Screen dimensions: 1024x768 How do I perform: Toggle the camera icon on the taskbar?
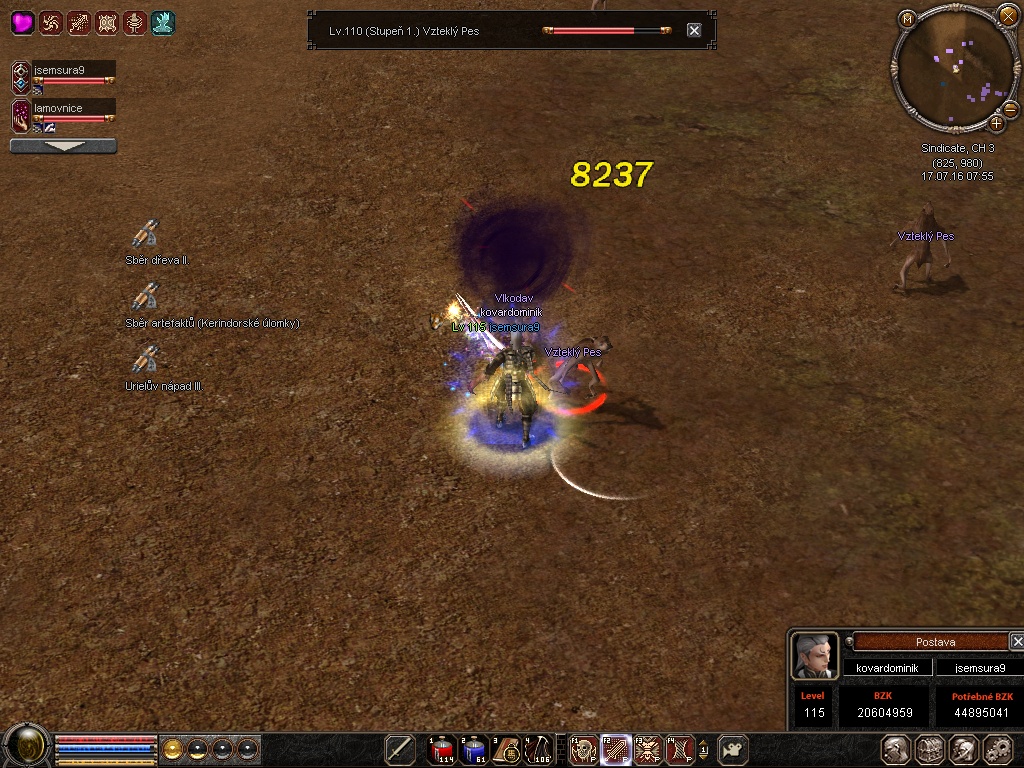[735, 749]
